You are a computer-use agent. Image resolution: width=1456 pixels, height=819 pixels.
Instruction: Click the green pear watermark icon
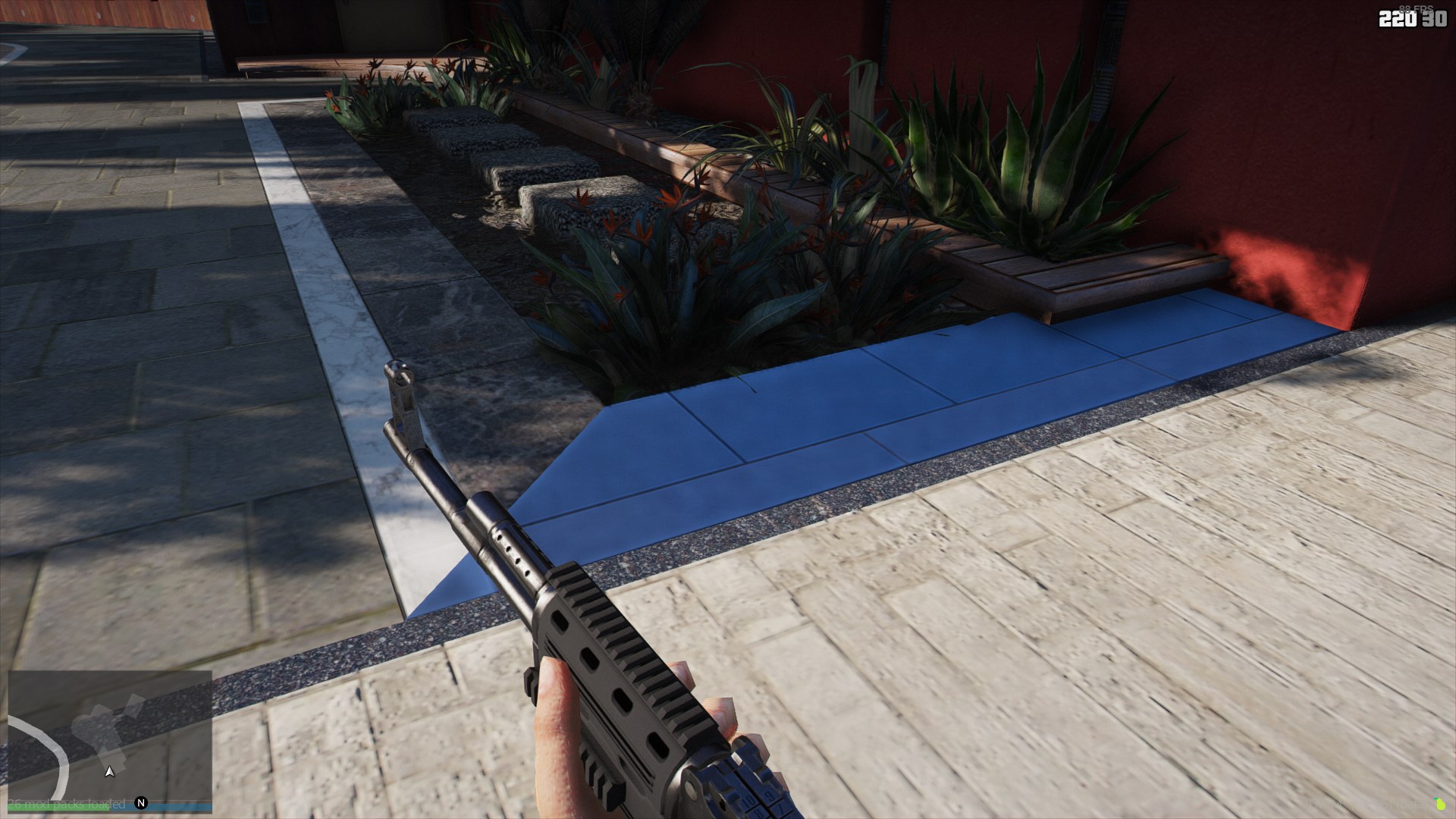tap(1439, 803)
